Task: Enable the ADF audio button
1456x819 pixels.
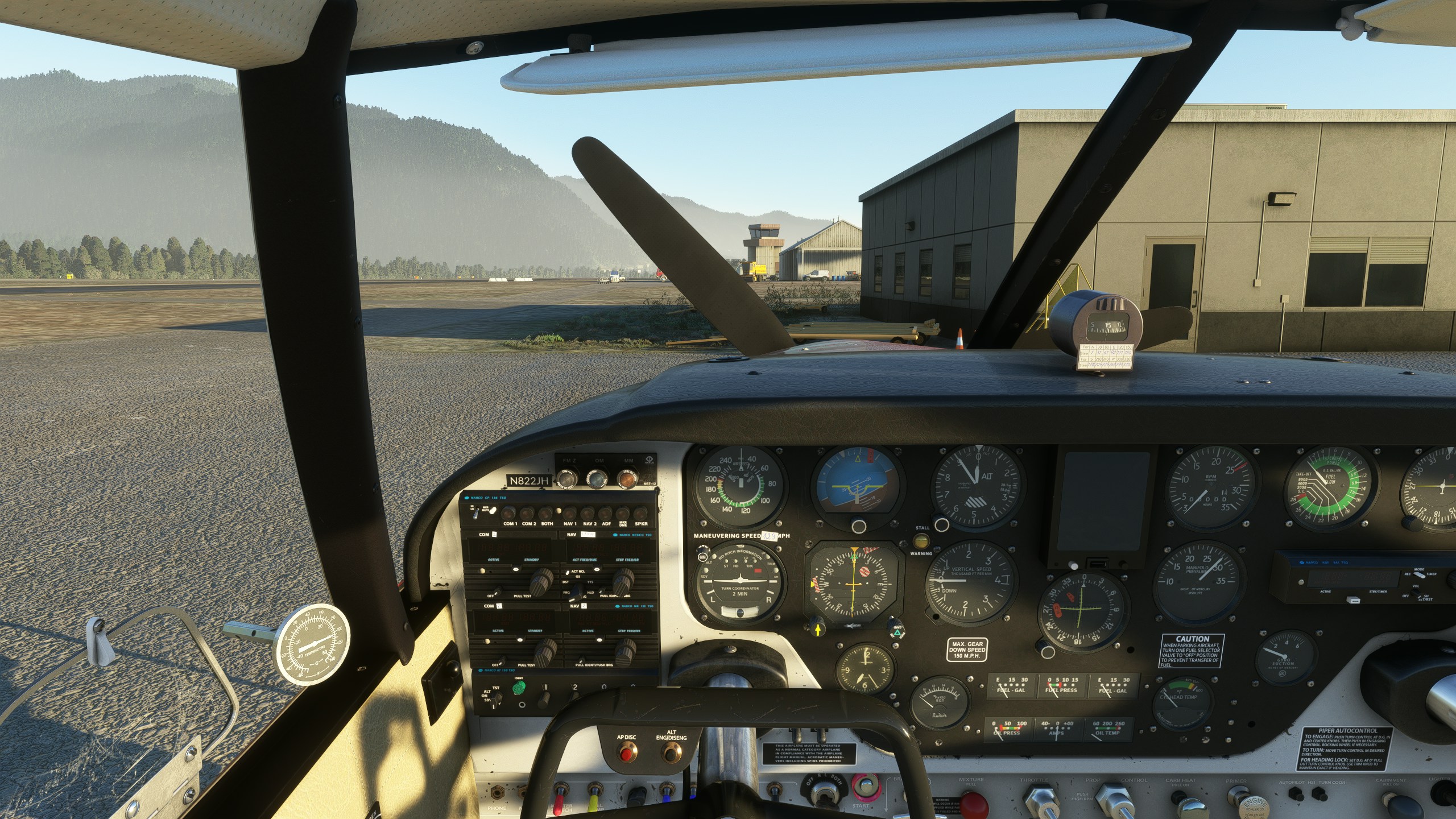Action: [x=606, y=513]
